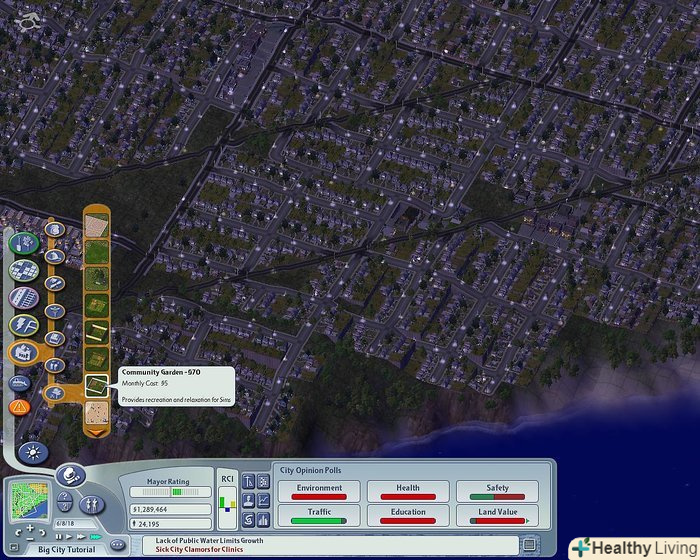Open the Landscape tools menu
700x560 pixels.
pyautogui.click(x=22, y=243)
